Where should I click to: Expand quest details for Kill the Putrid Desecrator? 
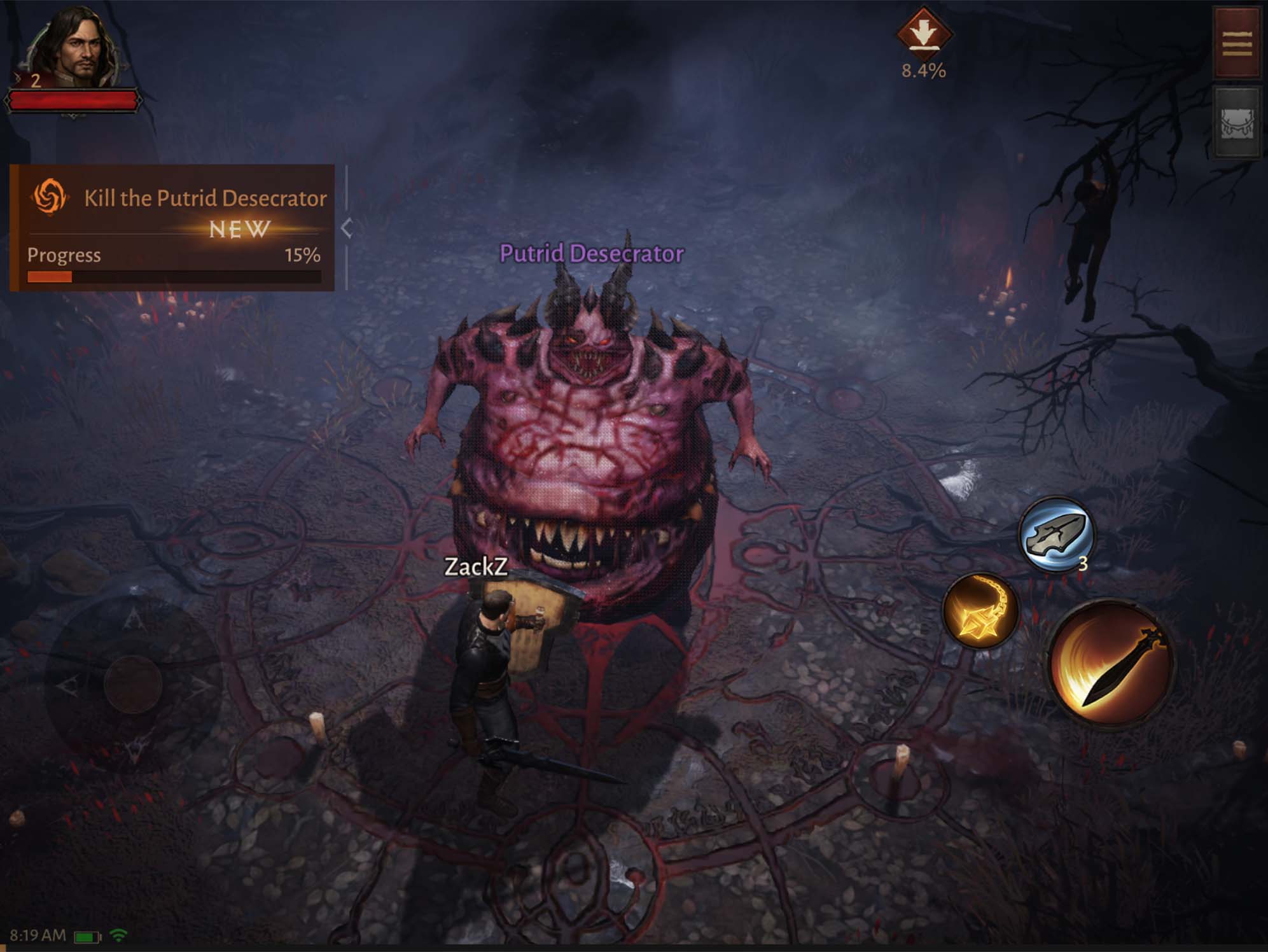[205, 199]
